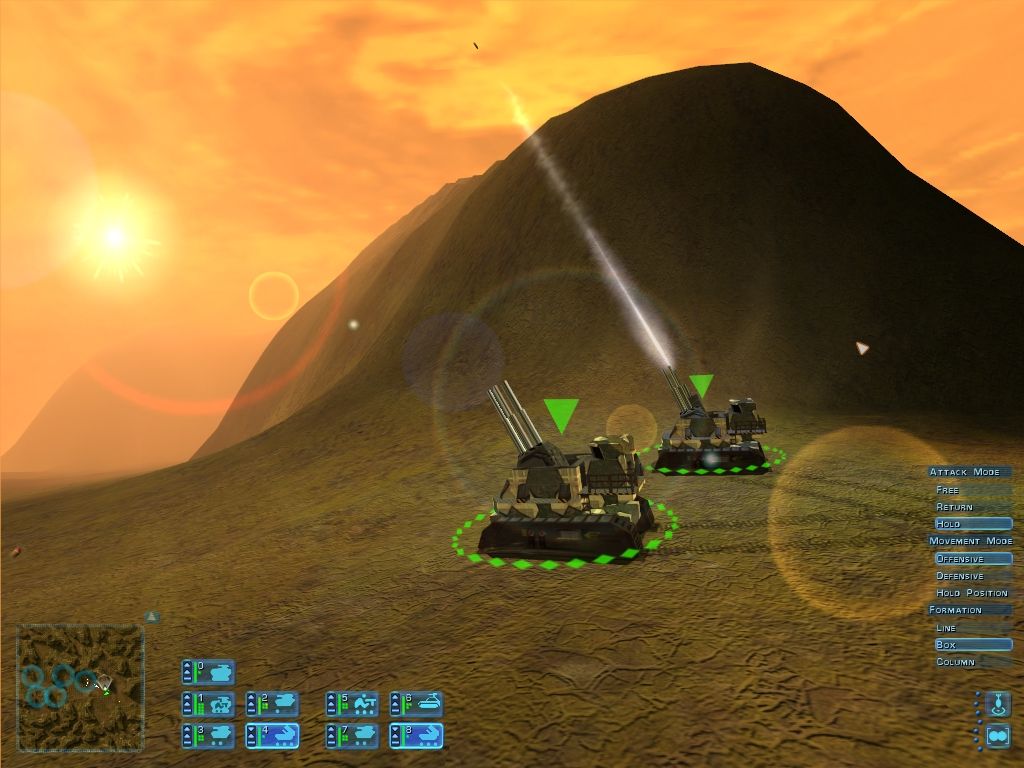The height and width of the screenshot is (768, 1024).
Task: Choose Hold Position movement mode
Action: 971,593
